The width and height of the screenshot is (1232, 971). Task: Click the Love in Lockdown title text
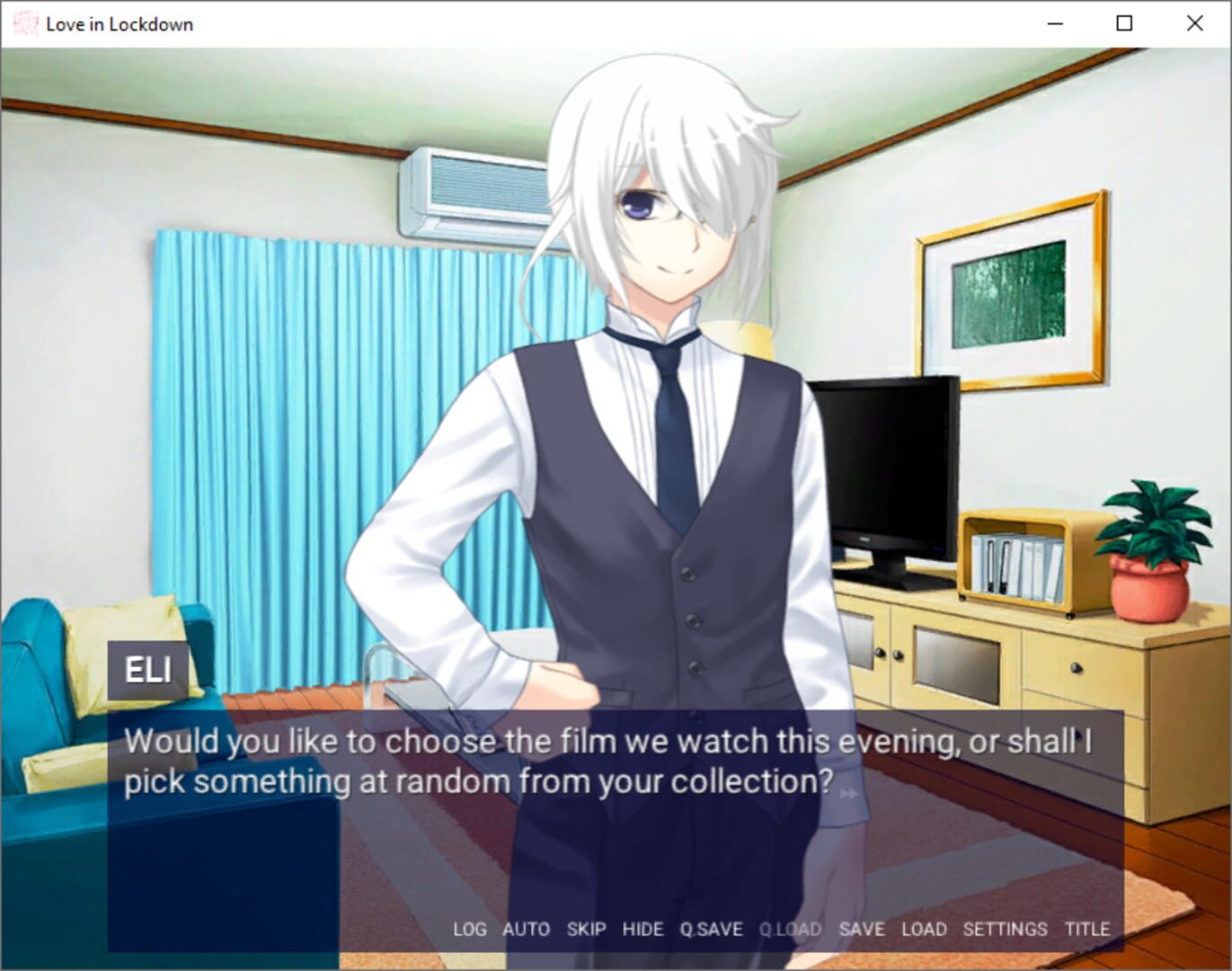119,24
